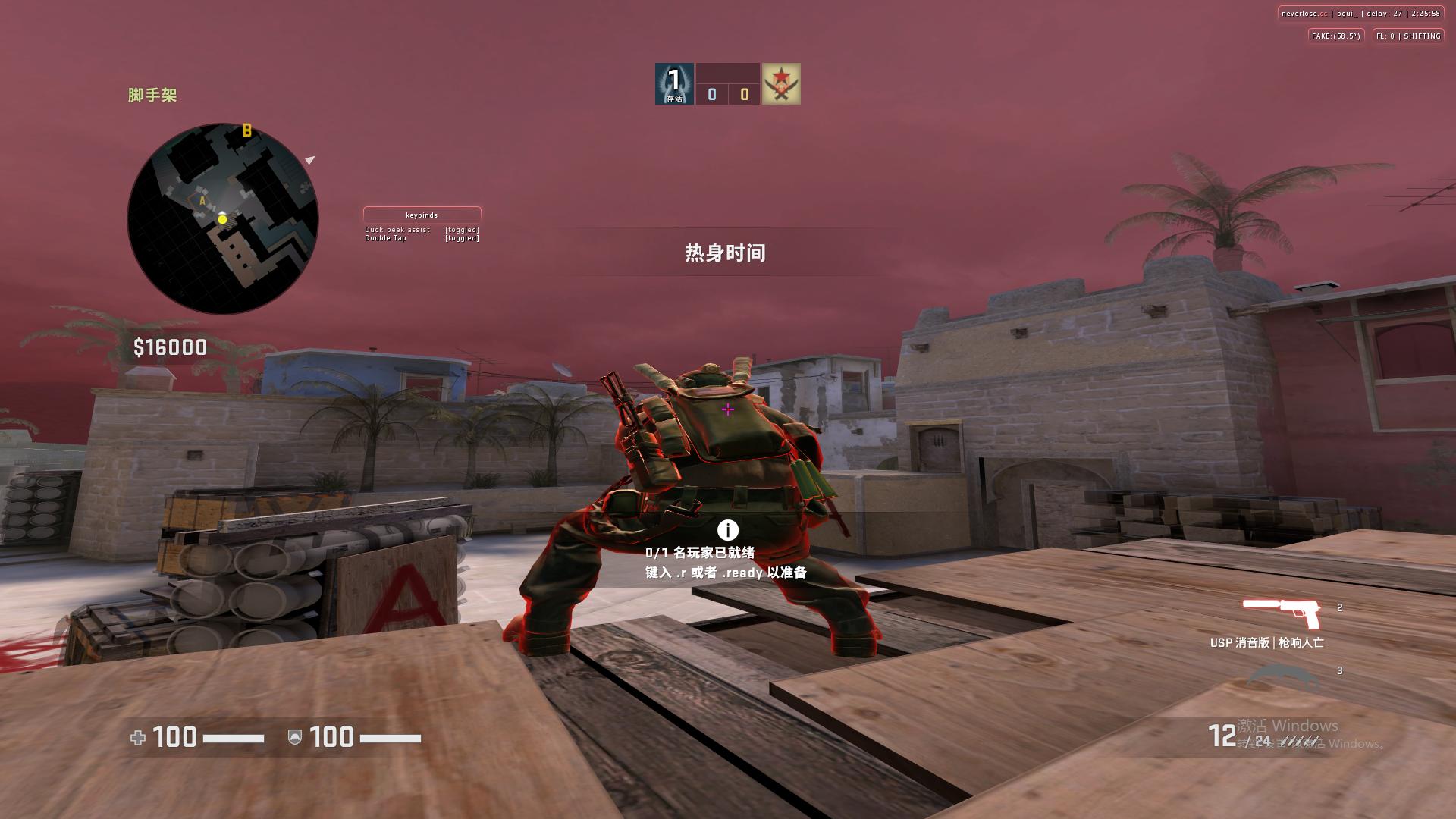Select the keybinds panel header
Image resolution: width=1456 pixels, height=819 pixels.
[x=422, y=214]
